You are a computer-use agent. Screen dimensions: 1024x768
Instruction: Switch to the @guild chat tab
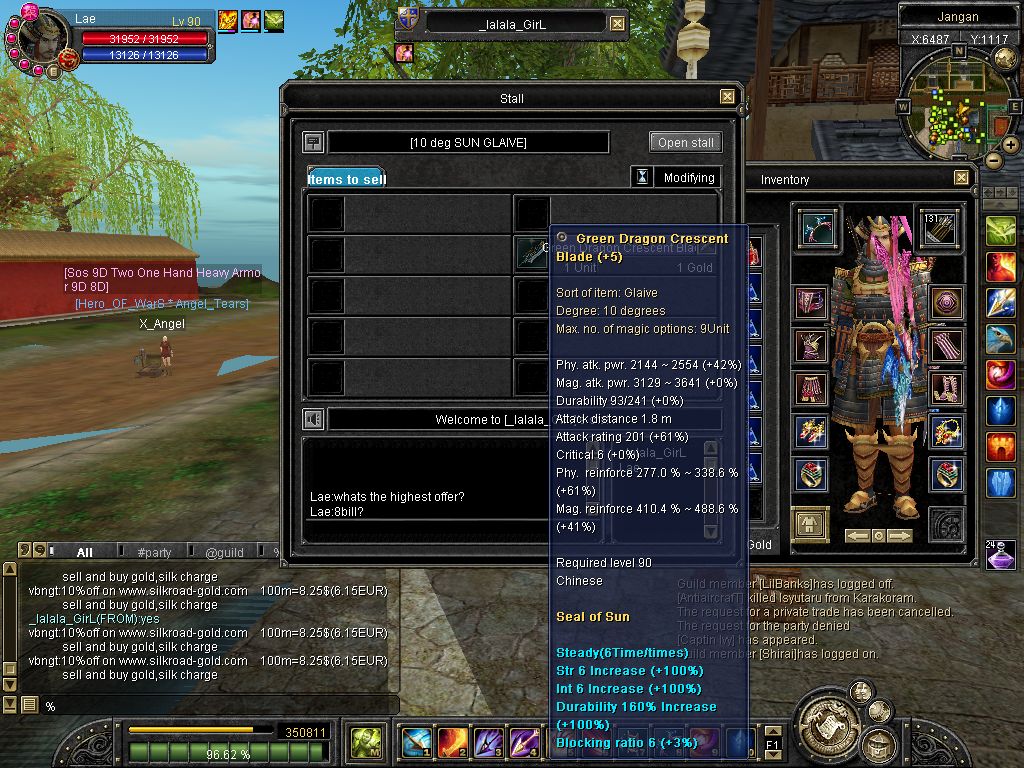[224, 552]
